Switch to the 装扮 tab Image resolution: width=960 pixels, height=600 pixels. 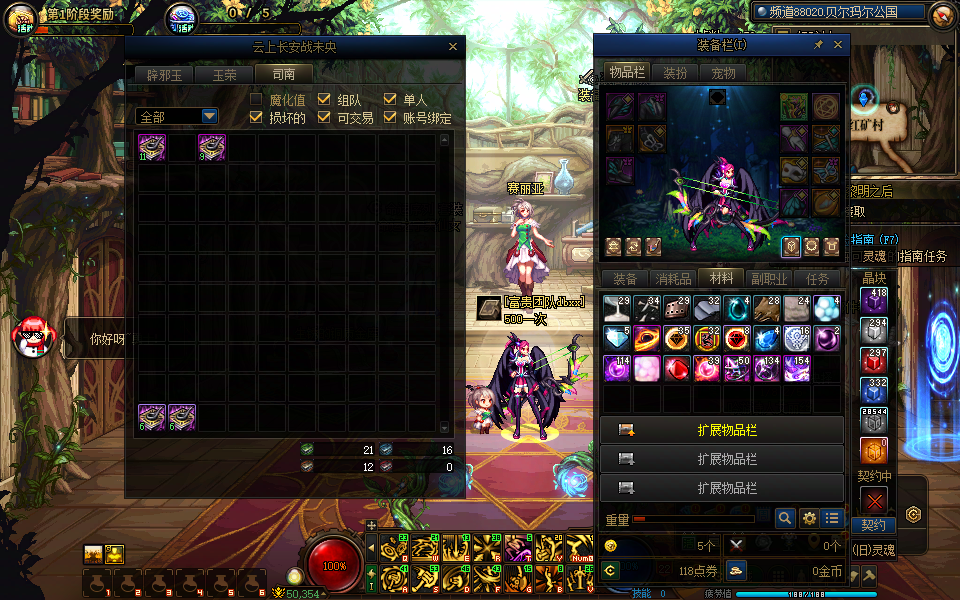click(675, 73)
